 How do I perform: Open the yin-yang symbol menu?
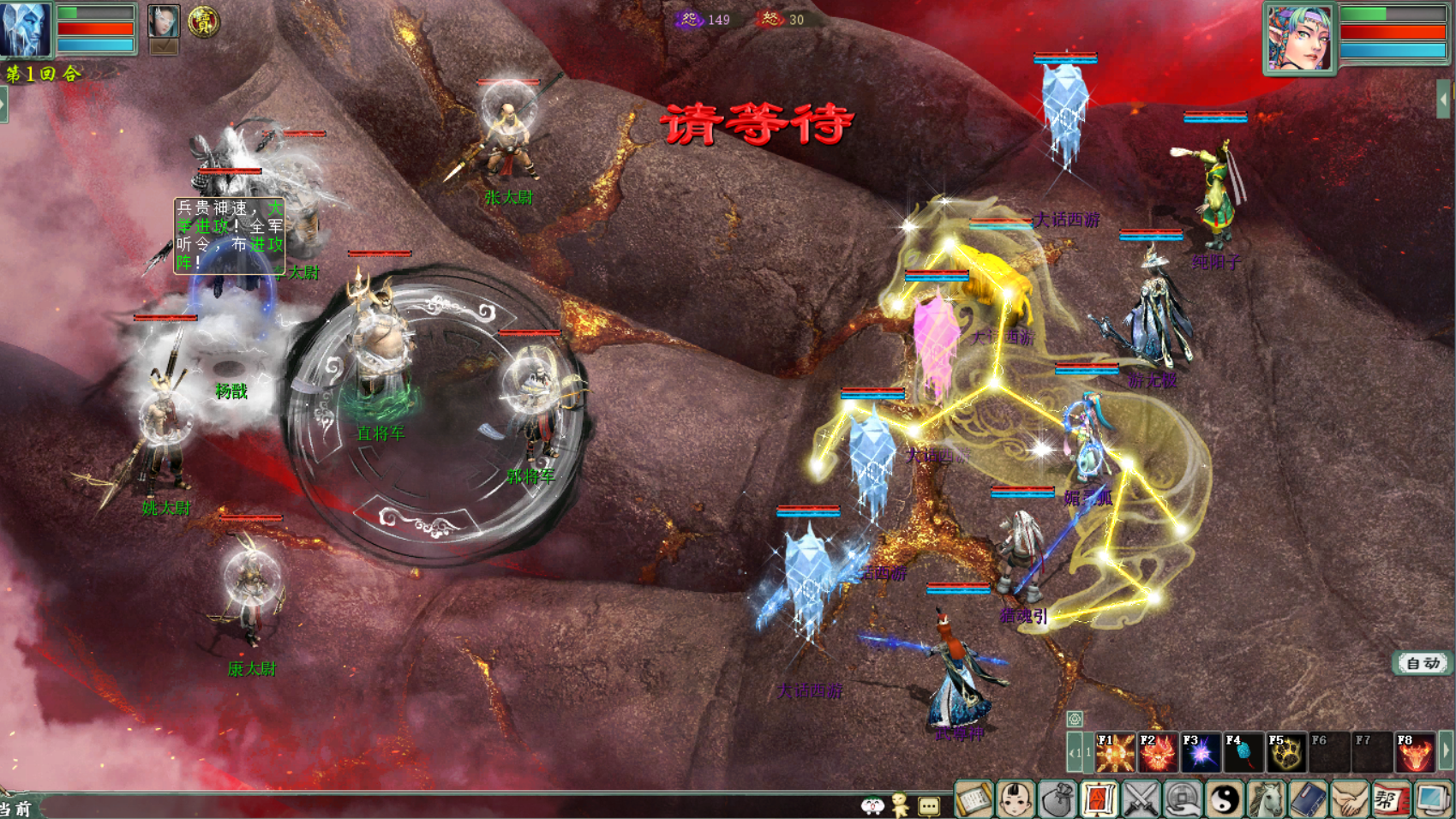(1225, 800)
